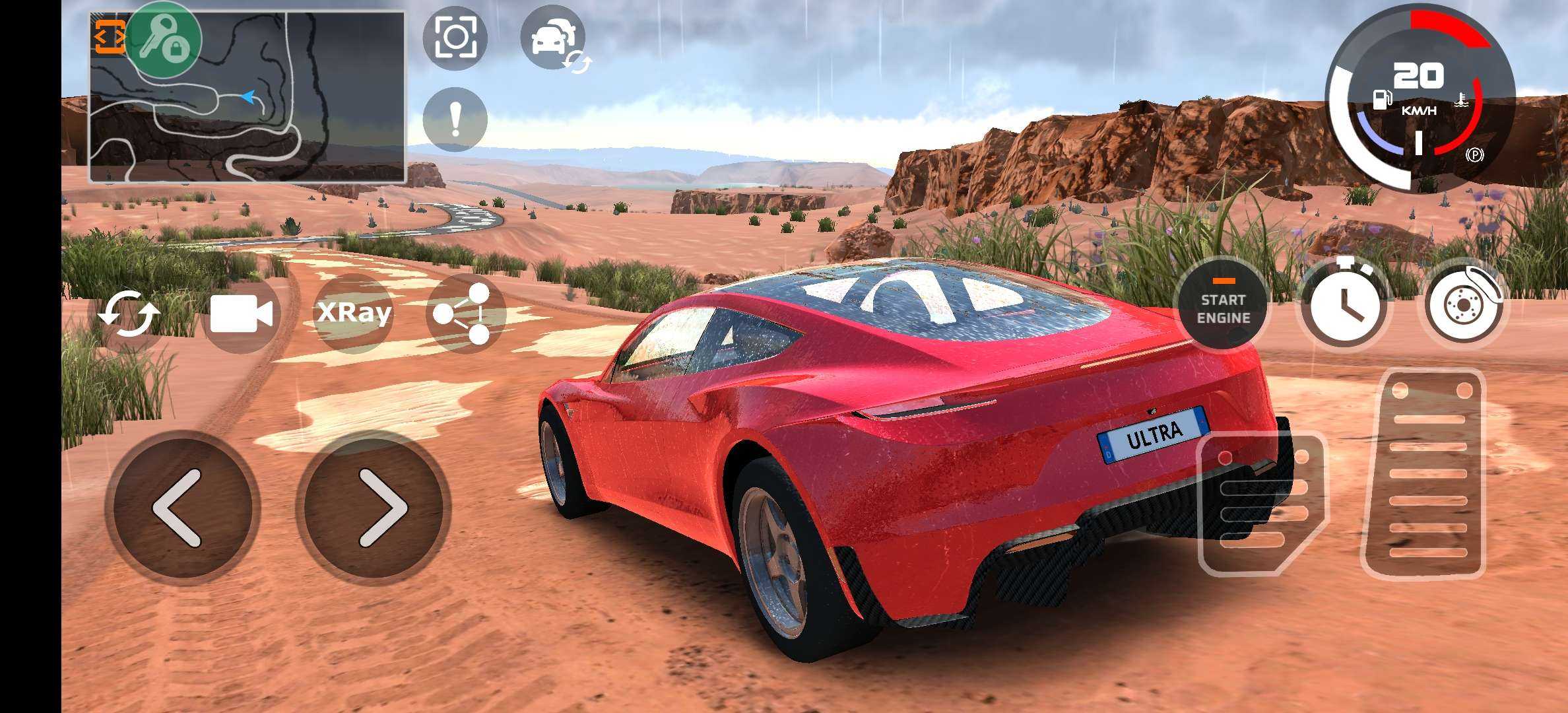Open the exclamation mark alert button
Screen dimensions: 1568x713
455,119
